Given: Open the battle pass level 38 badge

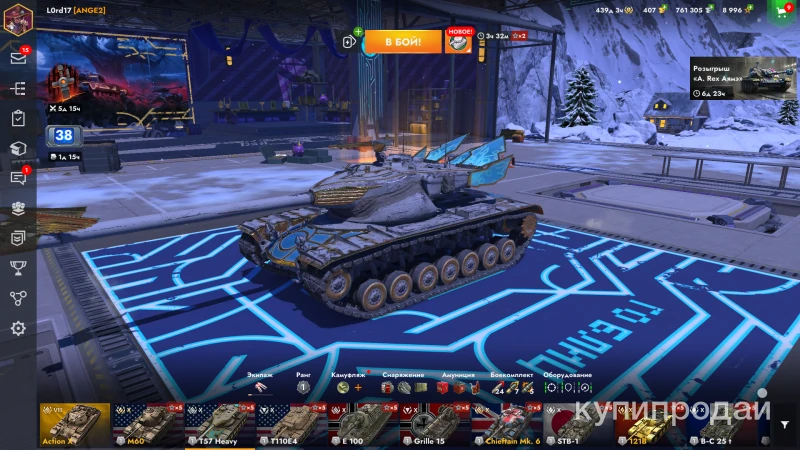Looking at the screenshot, I should tap(64, 136).
